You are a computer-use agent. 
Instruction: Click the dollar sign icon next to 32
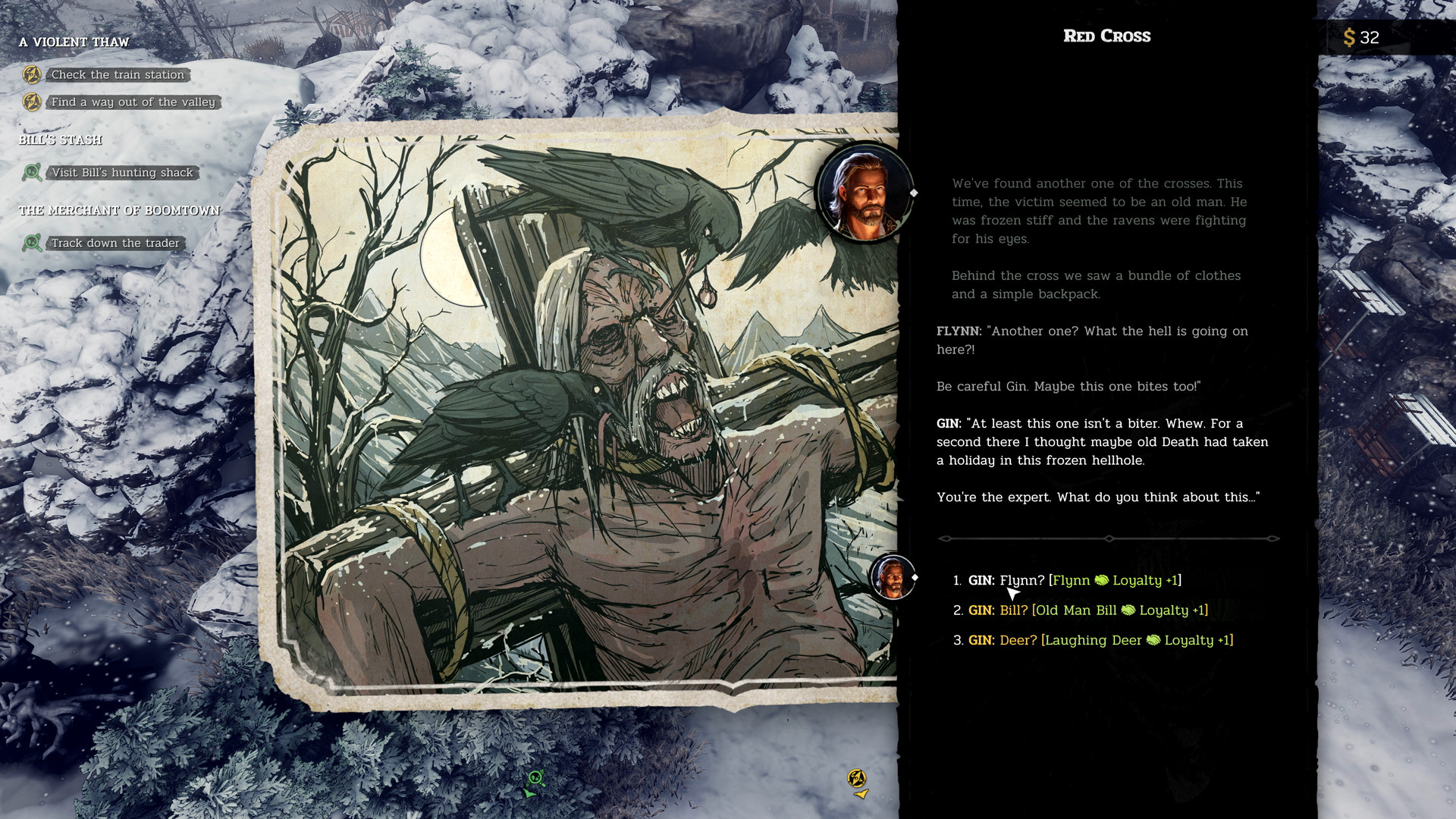(x=1350, y=36)
